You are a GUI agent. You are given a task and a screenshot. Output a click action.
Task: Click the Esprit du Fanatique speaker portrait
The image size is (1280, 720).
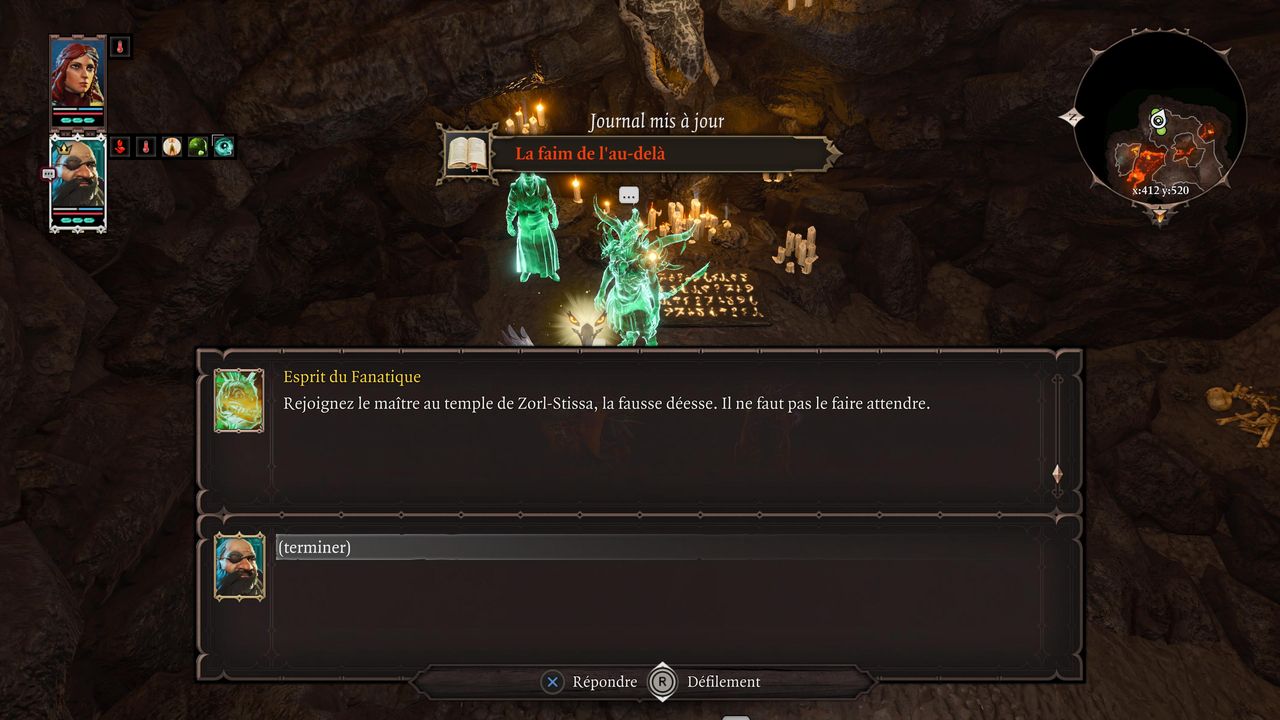tap(239, 400)
